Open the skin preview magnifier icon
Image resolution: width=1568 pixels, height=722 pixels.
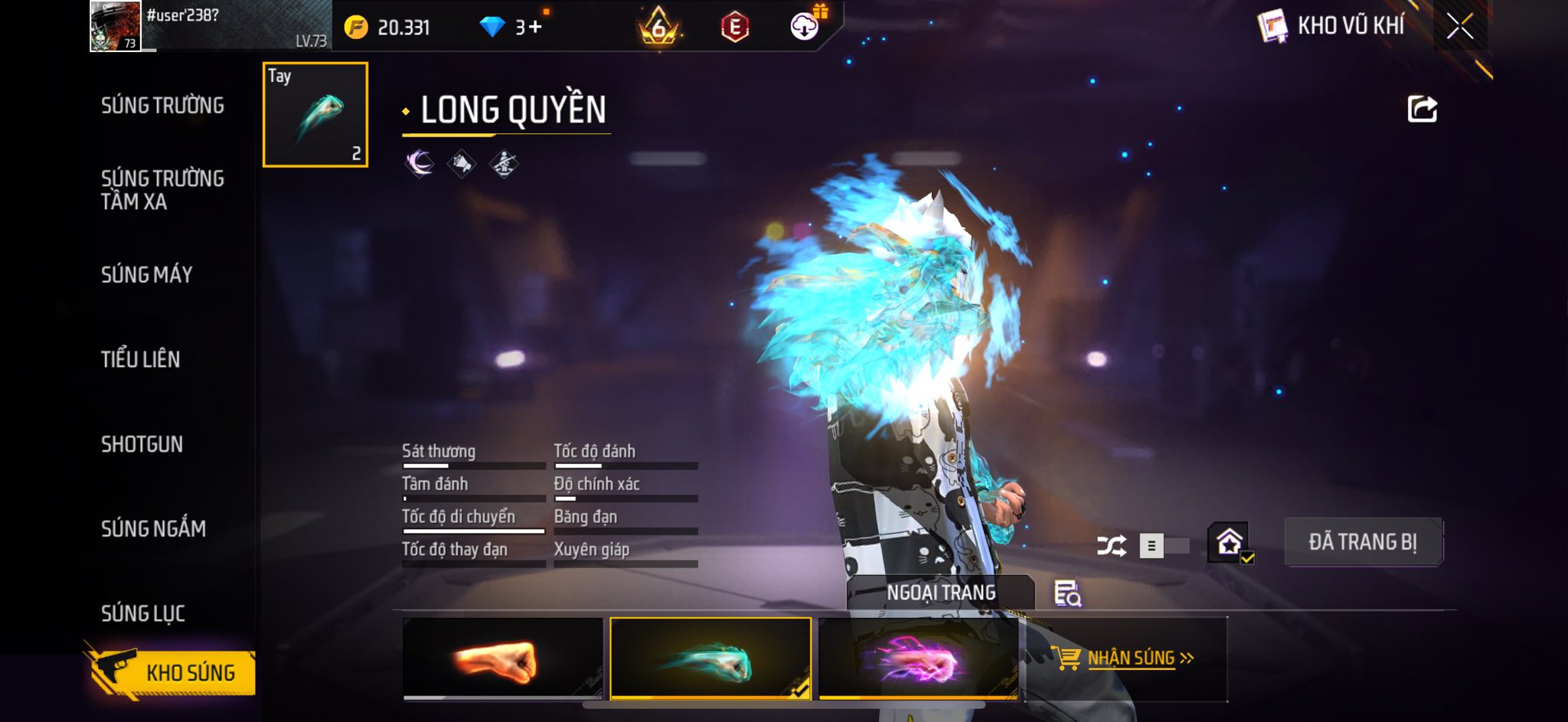tap(1067, 593)
